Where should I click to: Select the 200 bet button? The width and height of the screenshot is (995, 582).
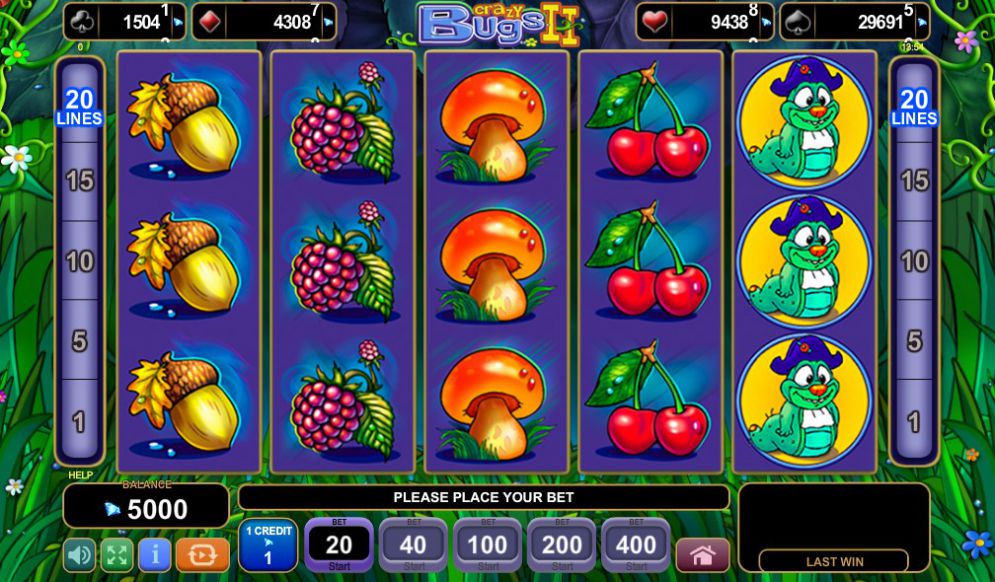click(561, 545)
